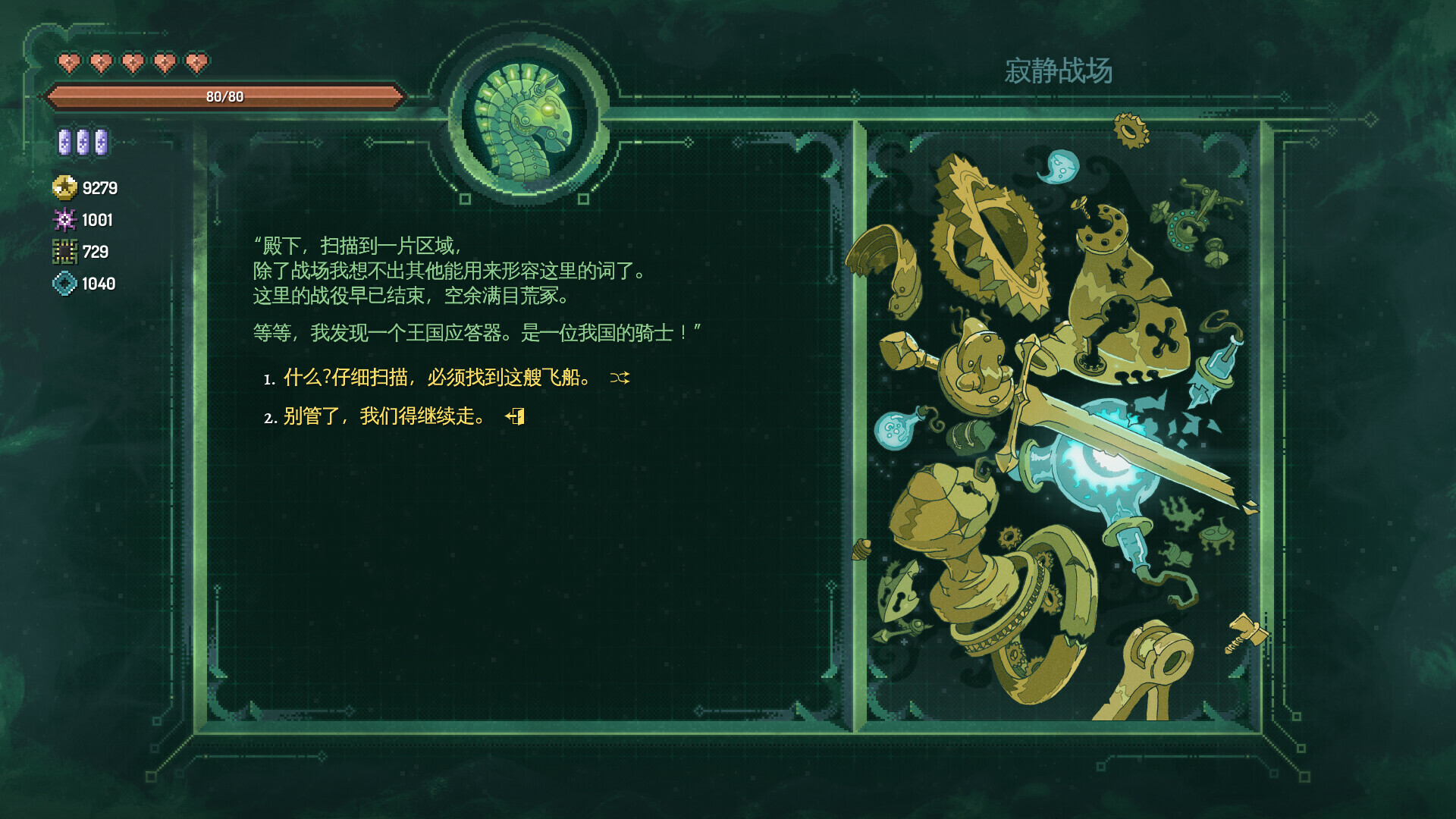Select the mechanical seahorse portrait
This screenshot has height=819, width=1456.
(x=523, y=118)
